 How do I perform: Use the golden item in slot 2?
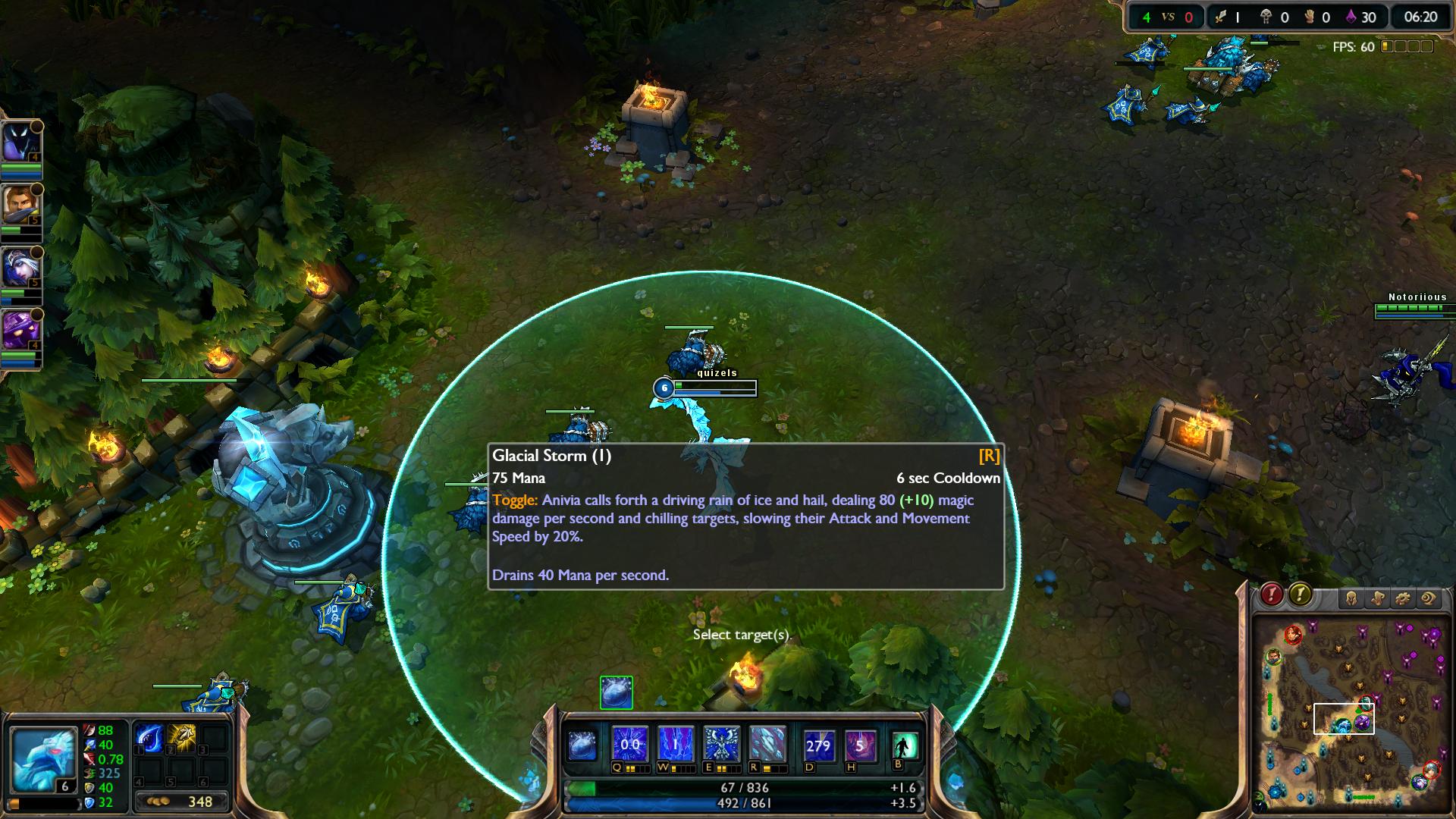tap(182, 738)
